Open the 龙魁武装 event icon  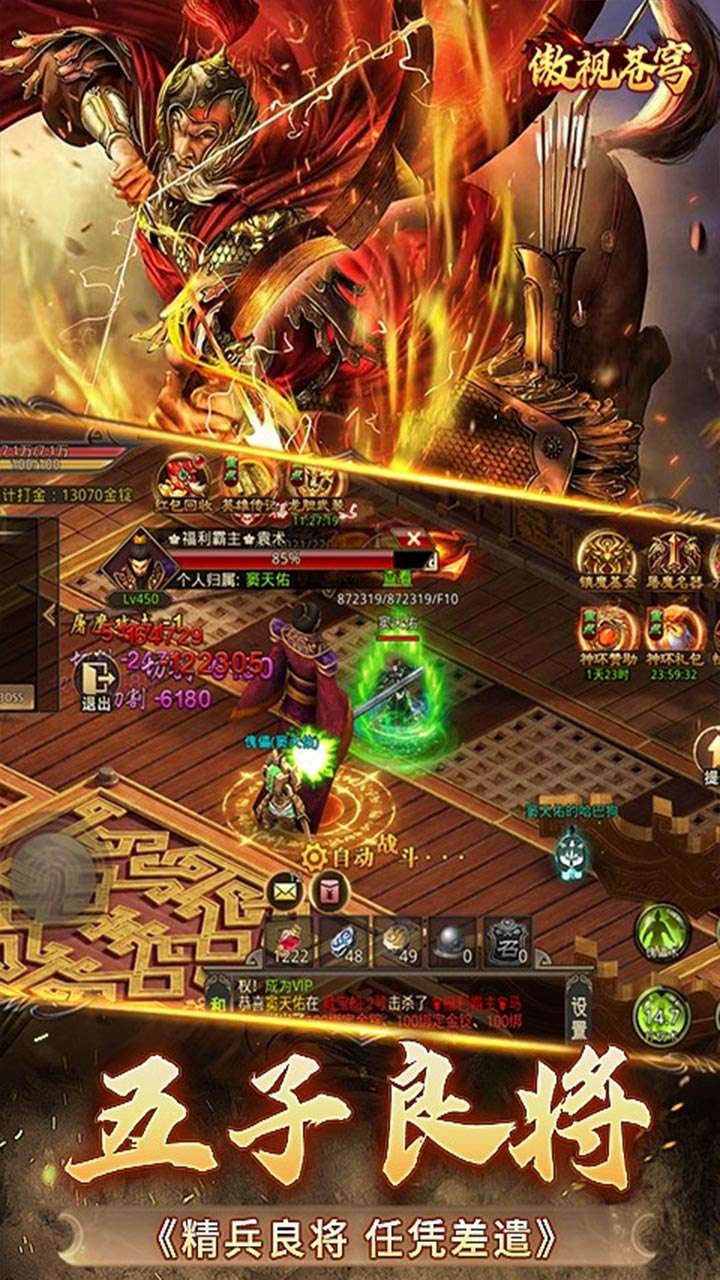[313, 478]
